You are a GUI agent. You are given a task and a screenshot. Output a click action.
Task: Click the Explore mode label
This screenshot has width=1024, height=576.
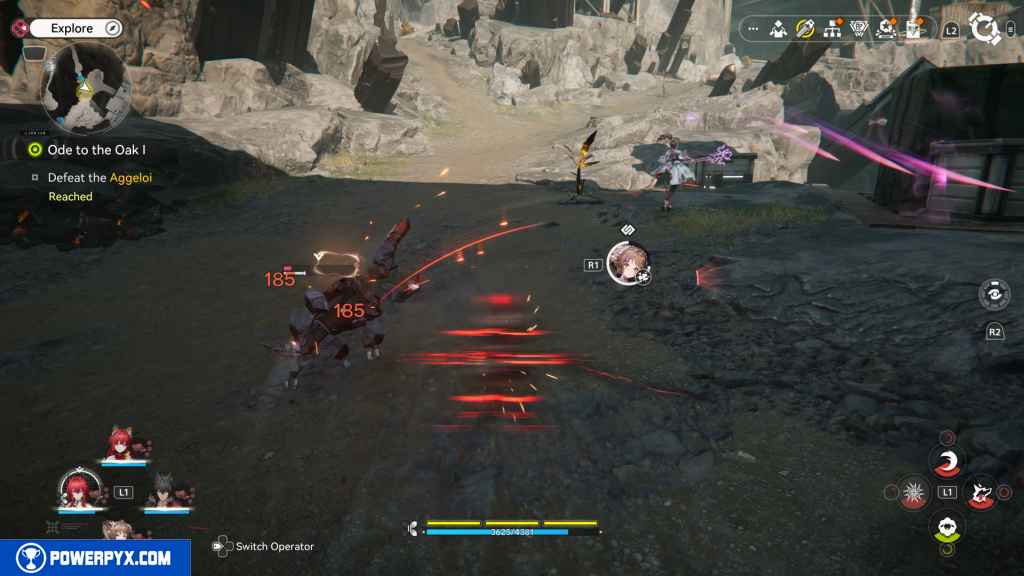(x=72, y=29)
